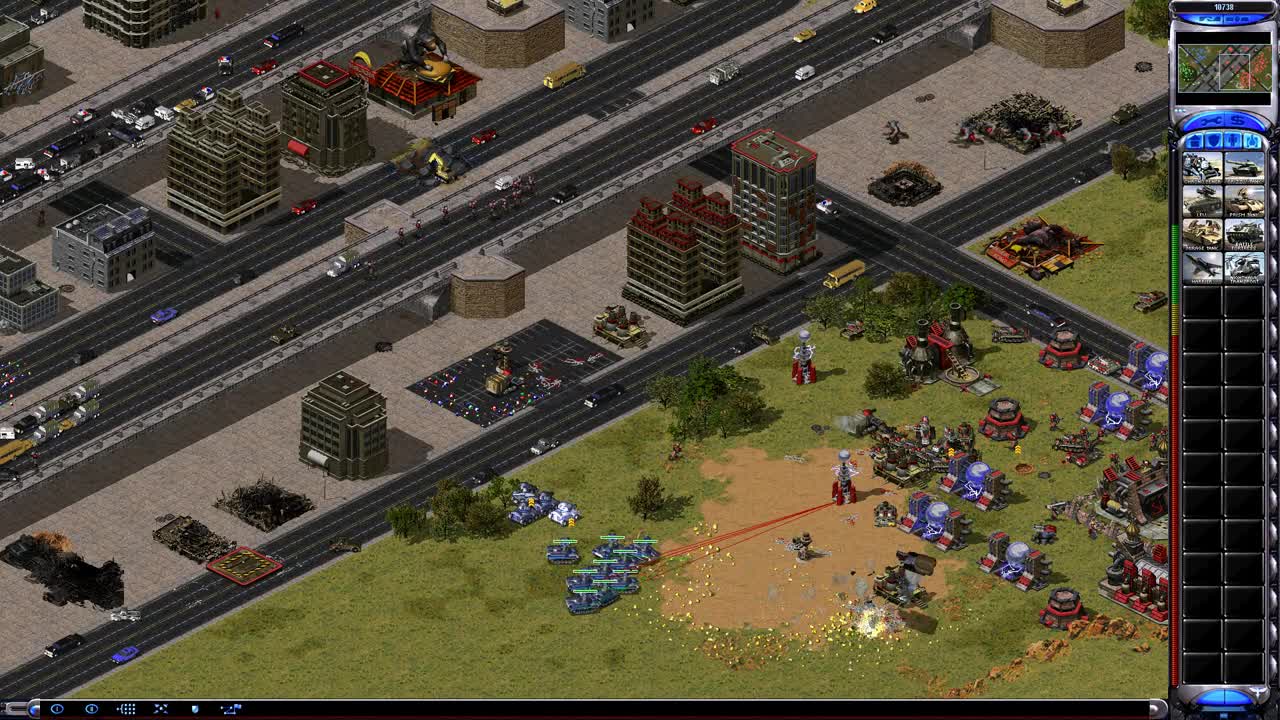
Task: Open the select-all-units grid icon
Action: [125, 709]
